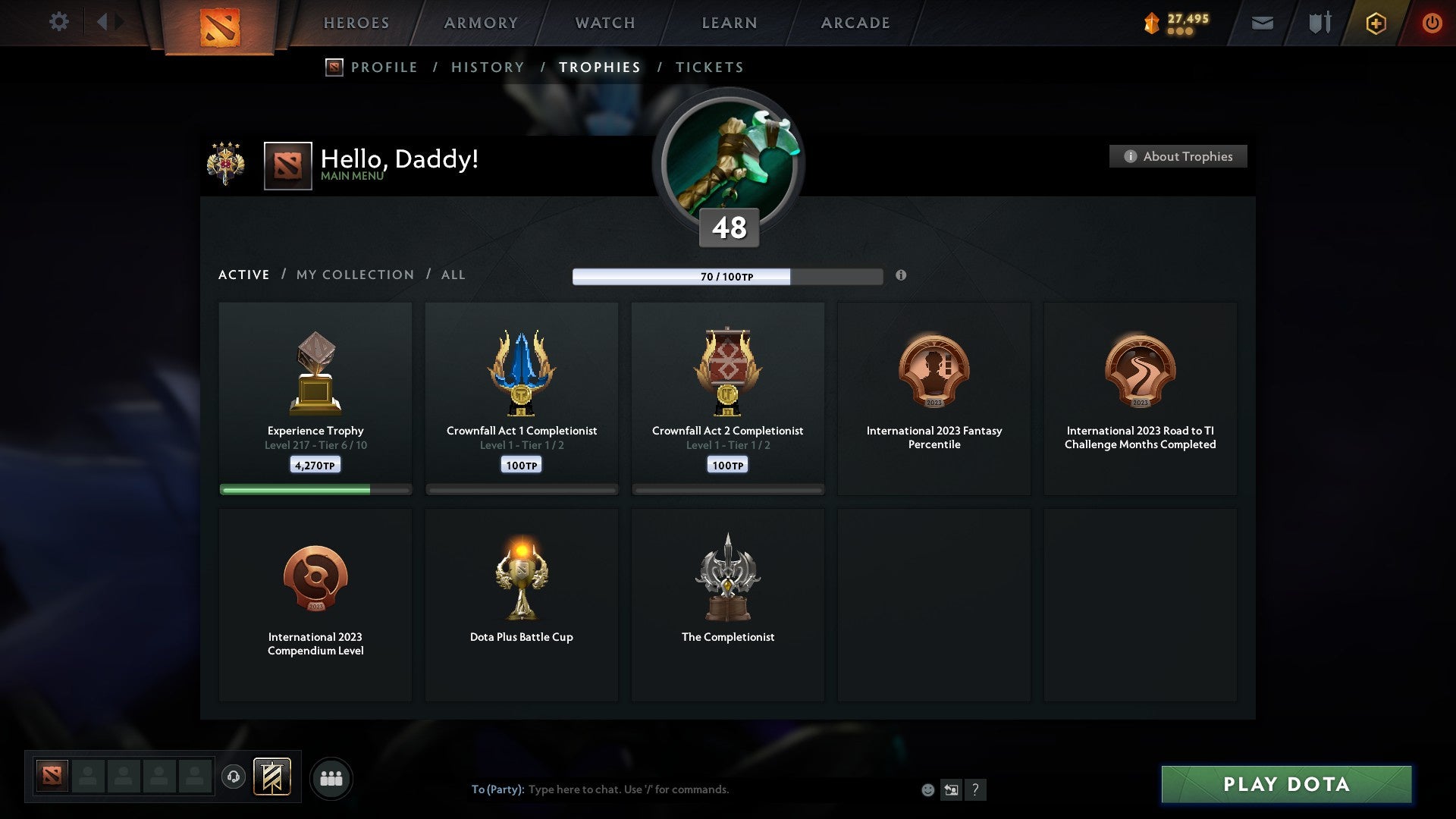The image size is (1456, 819).
Task: Click the power exit icon
Action: click(x=1432, y=23)
